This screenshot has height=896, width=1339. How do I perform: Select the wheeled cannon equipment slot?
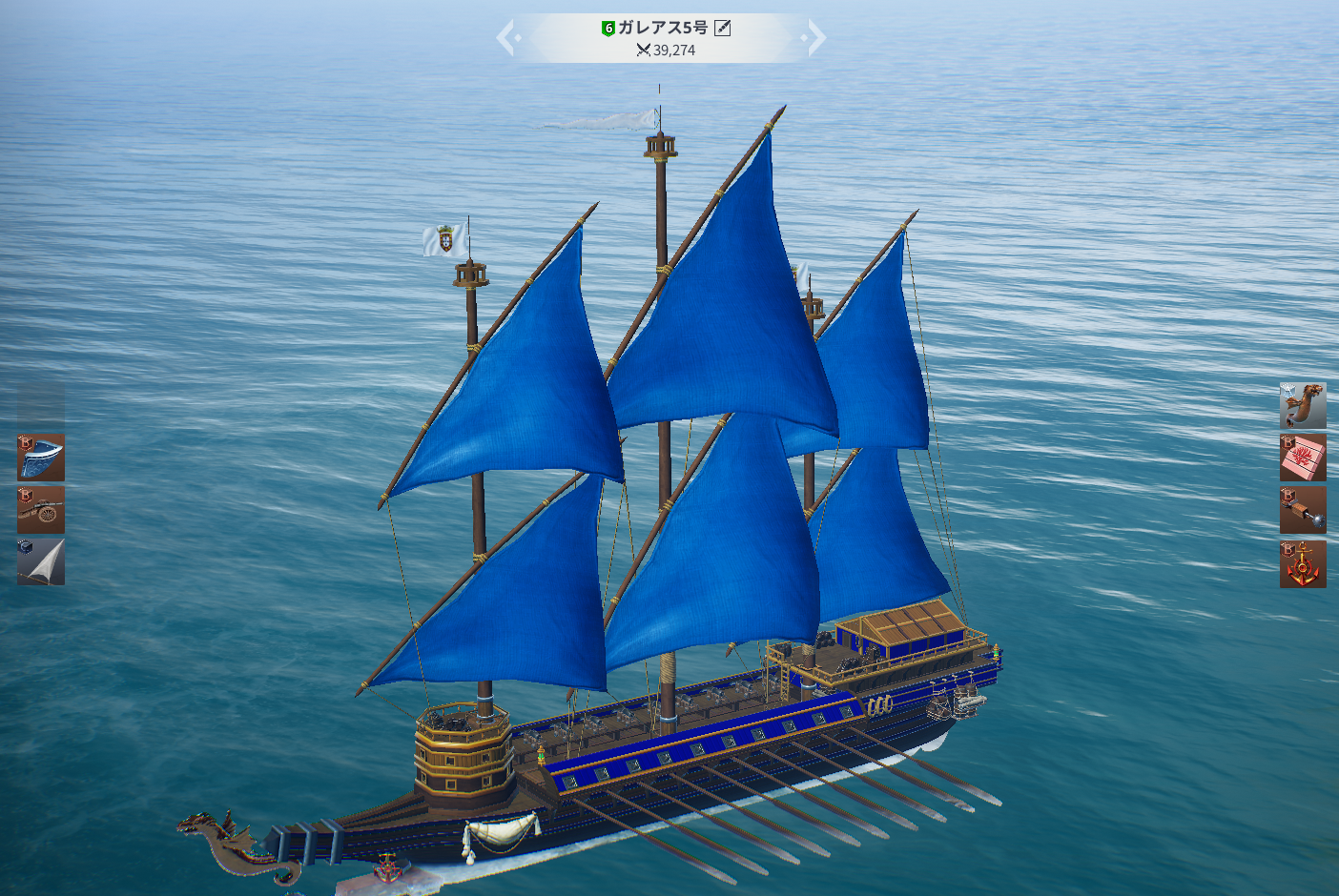click(x=41, y=510)
